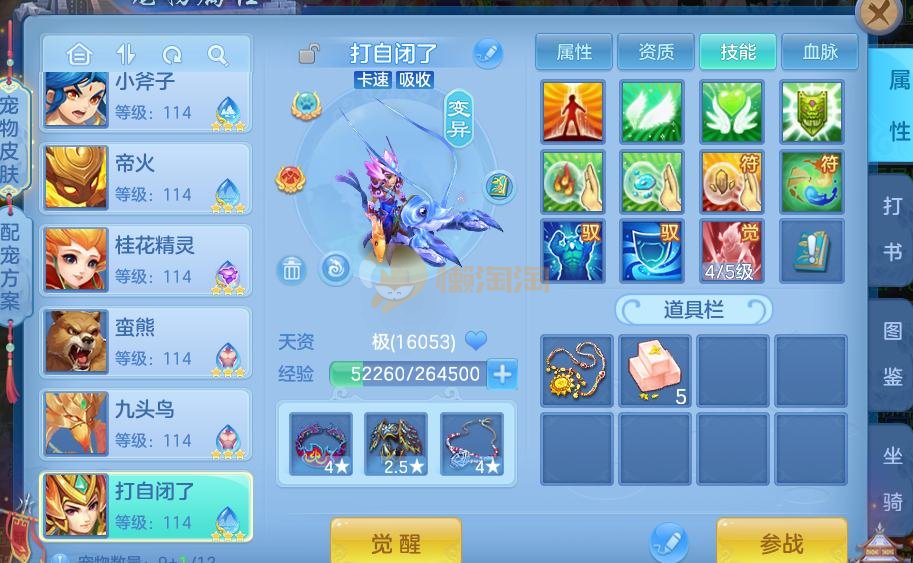Viewport: 913px width, 563px height.
Task: Tap the 参战 button
Action: tap(781, 543)
